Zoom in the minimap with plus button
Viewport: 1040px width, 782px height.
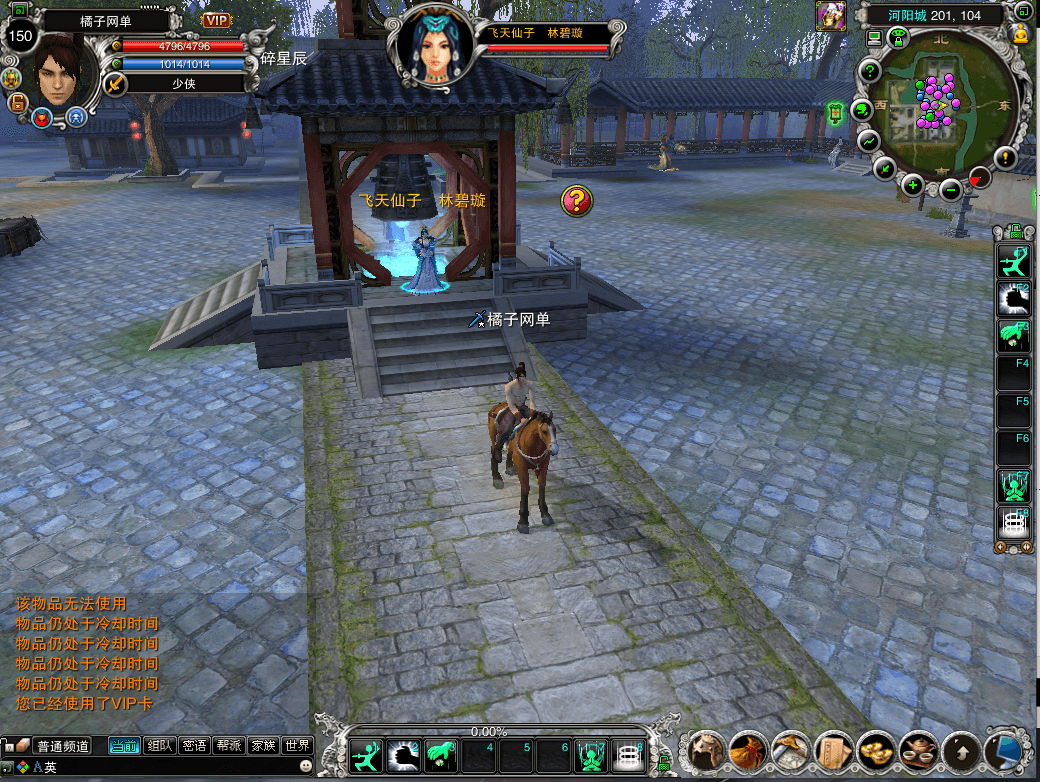pos(913,185)
